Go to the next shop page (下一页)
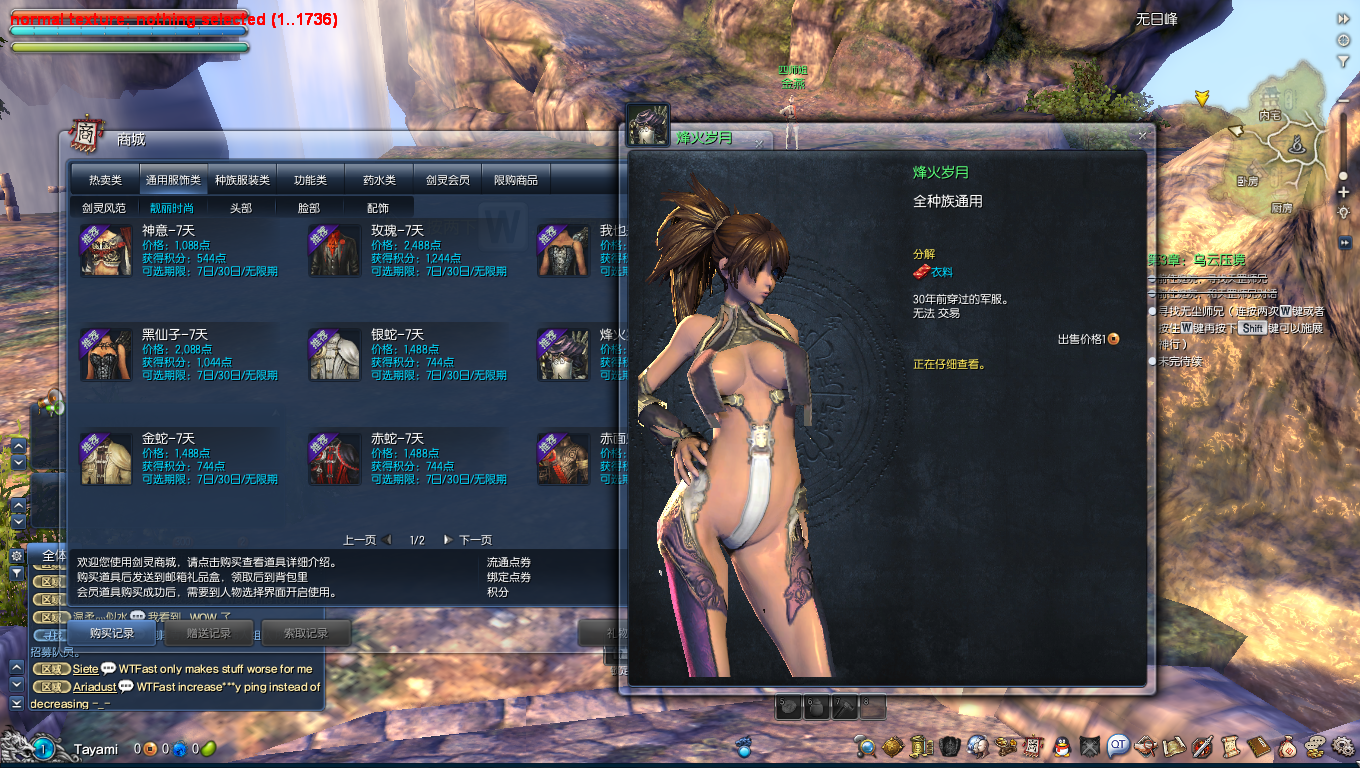 tap(468, 540)
